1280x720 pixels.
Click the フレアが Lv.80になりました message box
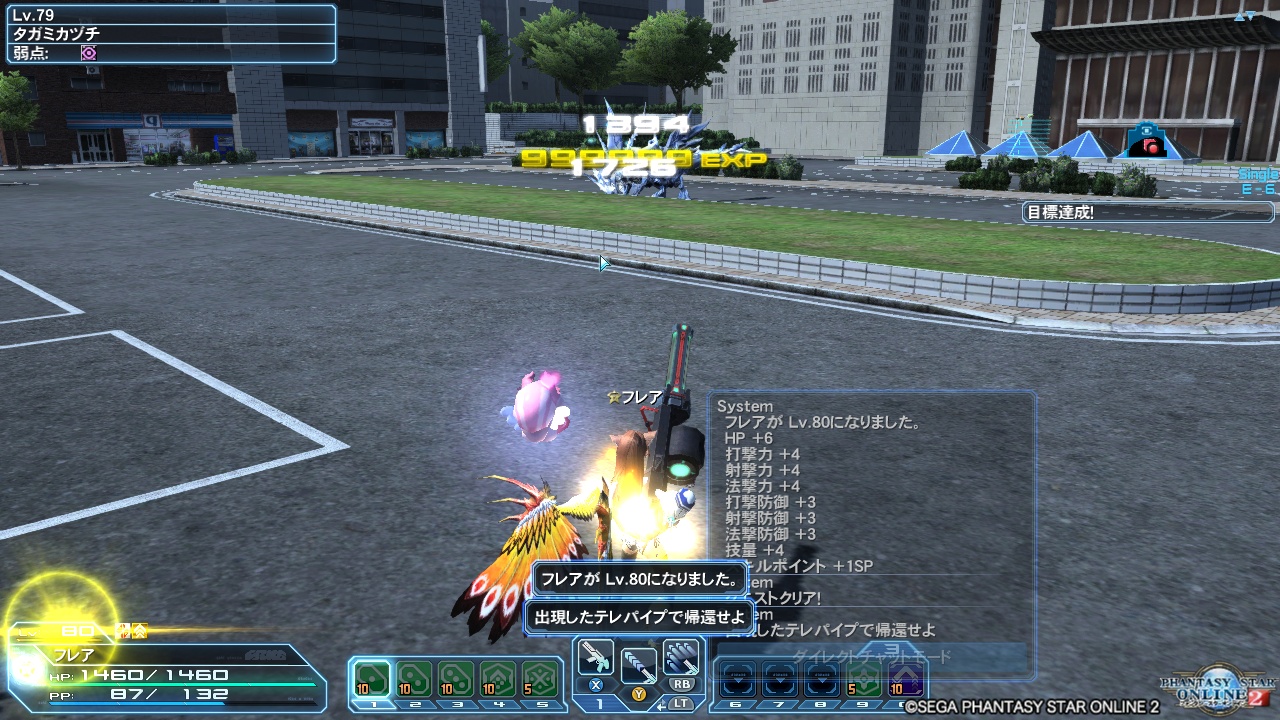click(639, 580)
